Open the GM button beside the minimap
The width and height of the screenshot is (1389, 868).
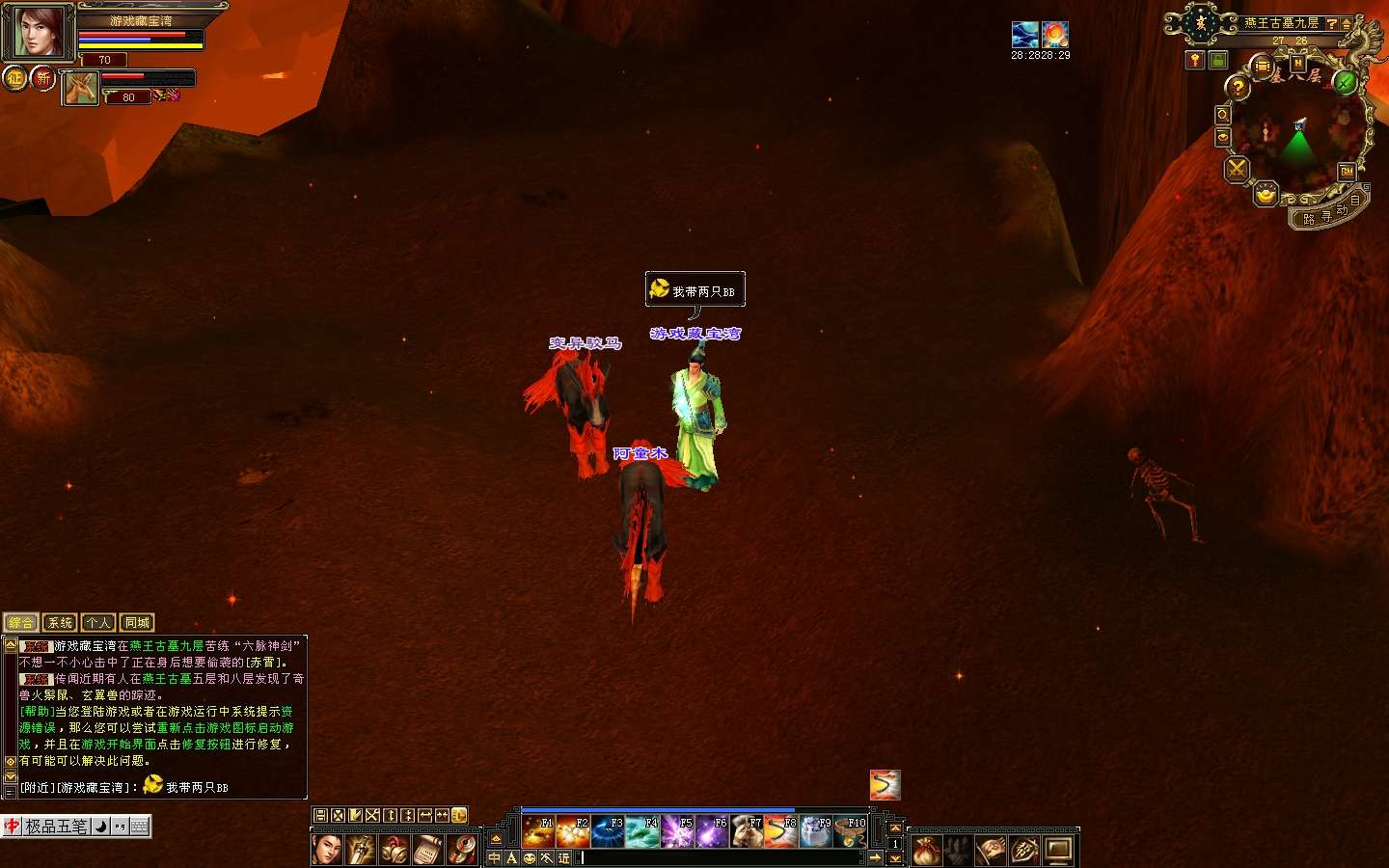pos(1347,172)
